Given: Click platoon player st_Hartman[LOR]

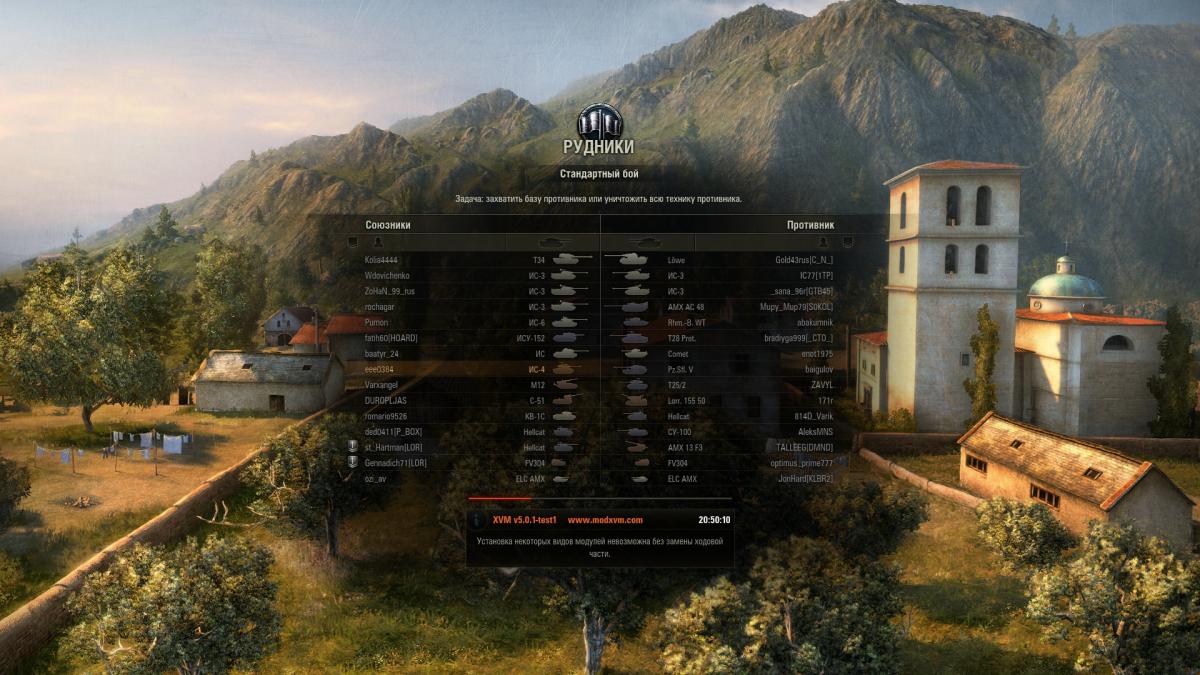Looking at the screenshot, I should (x=396, y=447).
